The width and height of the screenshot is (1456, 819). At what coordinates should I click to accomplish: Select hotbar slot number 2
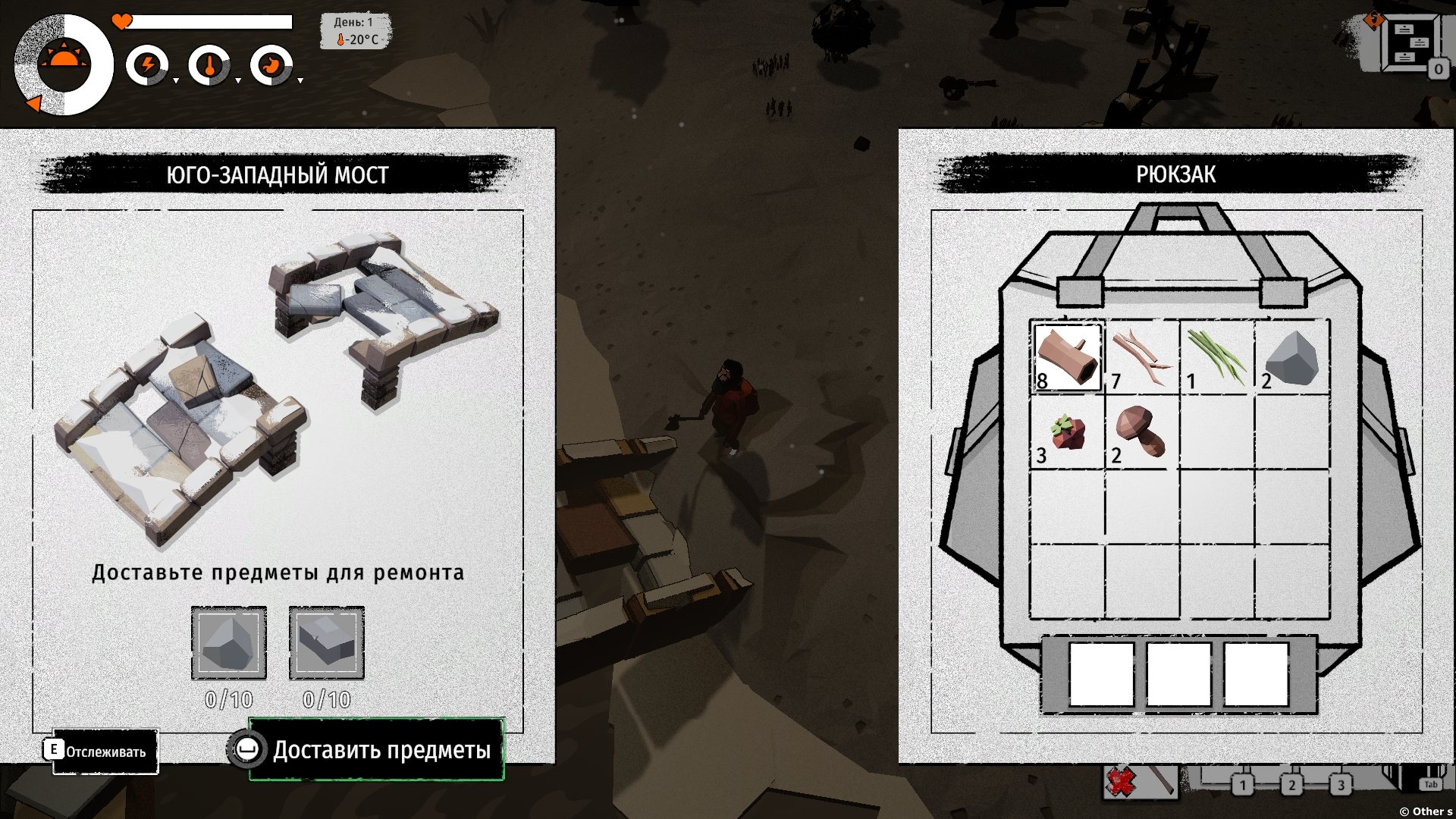point(1291,785)
